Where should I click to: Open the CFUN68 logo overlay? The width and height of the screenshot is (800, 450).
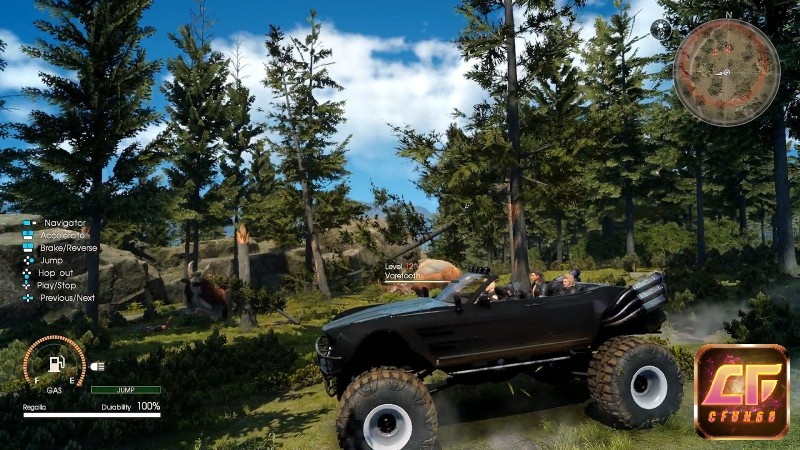click(741, 392)
